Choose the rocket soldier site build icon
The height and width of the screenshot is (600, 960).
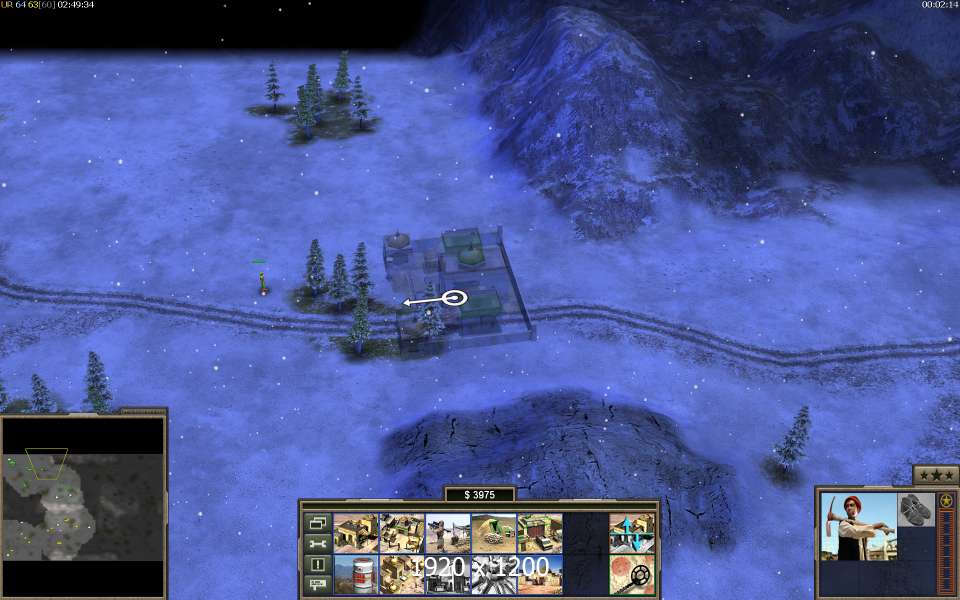tap(447, 533)
